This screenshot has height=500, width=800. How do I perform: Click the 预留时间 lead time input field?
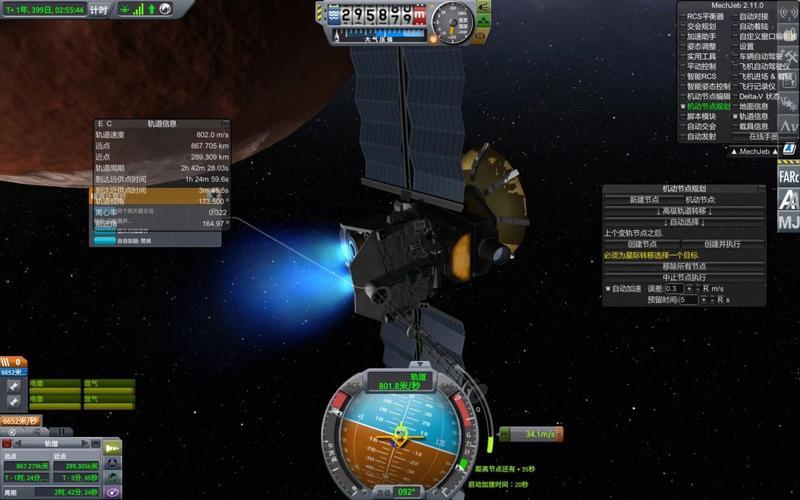click(690, 299)
